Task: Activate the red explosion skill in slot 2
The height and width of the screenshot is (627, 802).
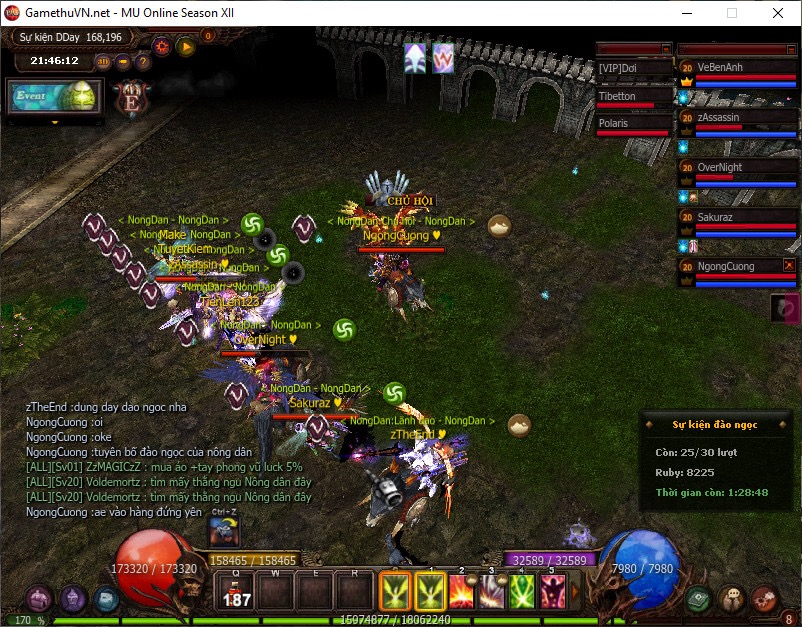Action: pyautogui.click(x=463, y=593)
